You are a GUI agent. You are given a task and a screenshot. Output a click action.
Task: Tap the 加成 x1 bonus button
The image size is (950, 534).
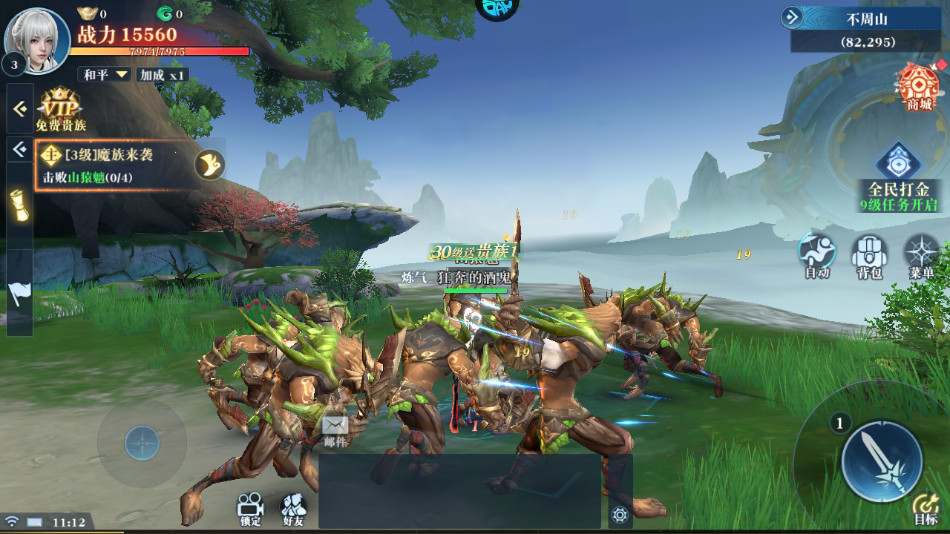[163, 75]
